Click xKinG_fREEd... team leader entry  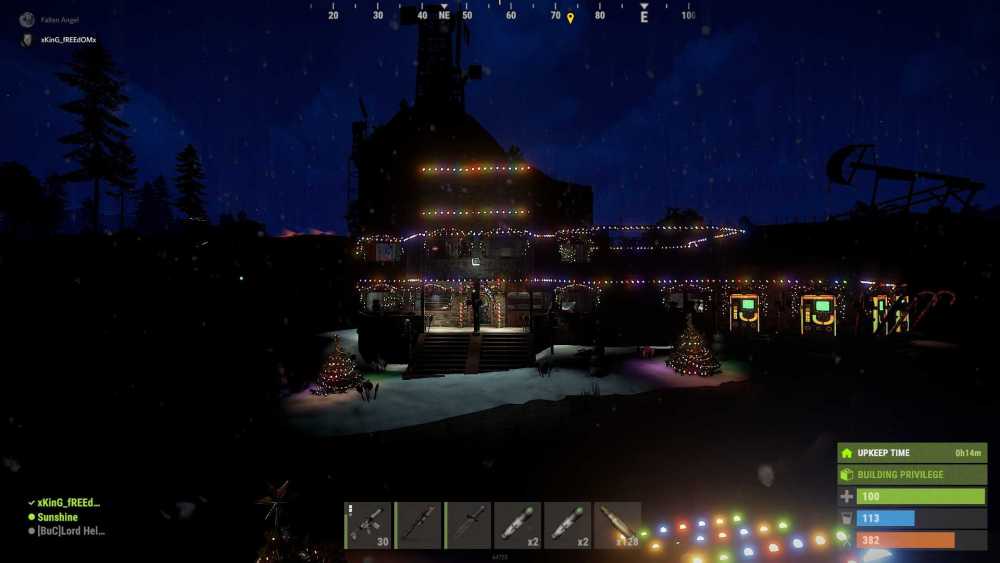coord(68,503)
